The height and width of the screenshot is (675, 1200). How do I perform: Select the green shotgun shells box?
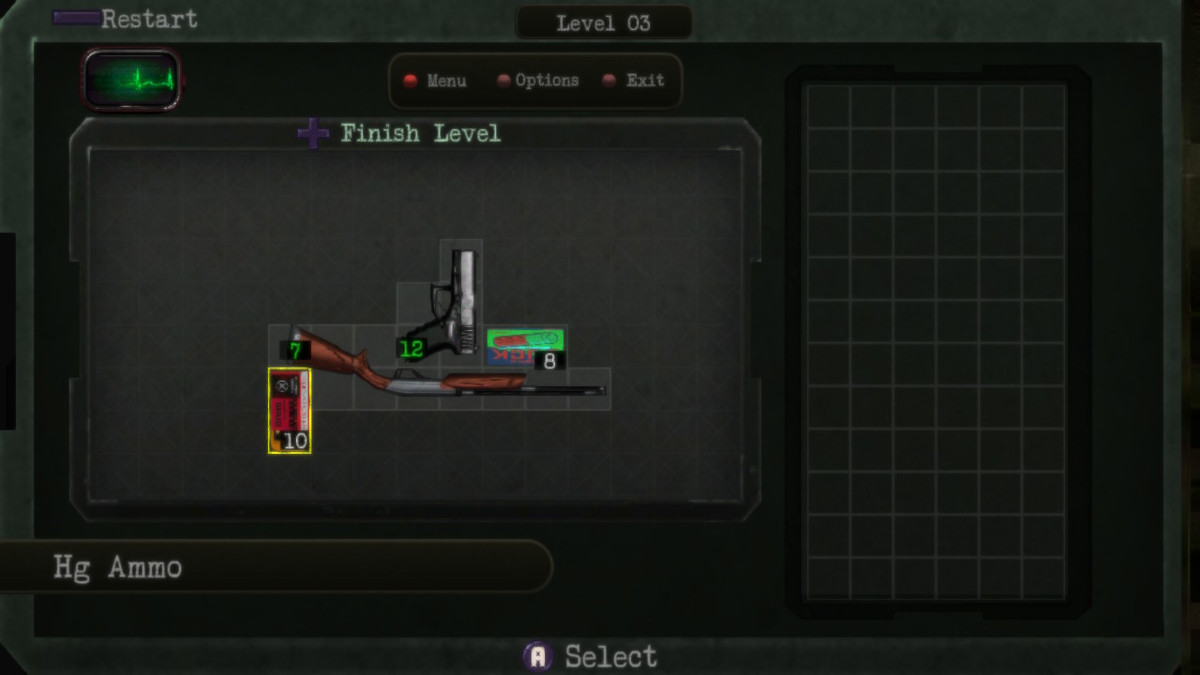click(525, 345)
